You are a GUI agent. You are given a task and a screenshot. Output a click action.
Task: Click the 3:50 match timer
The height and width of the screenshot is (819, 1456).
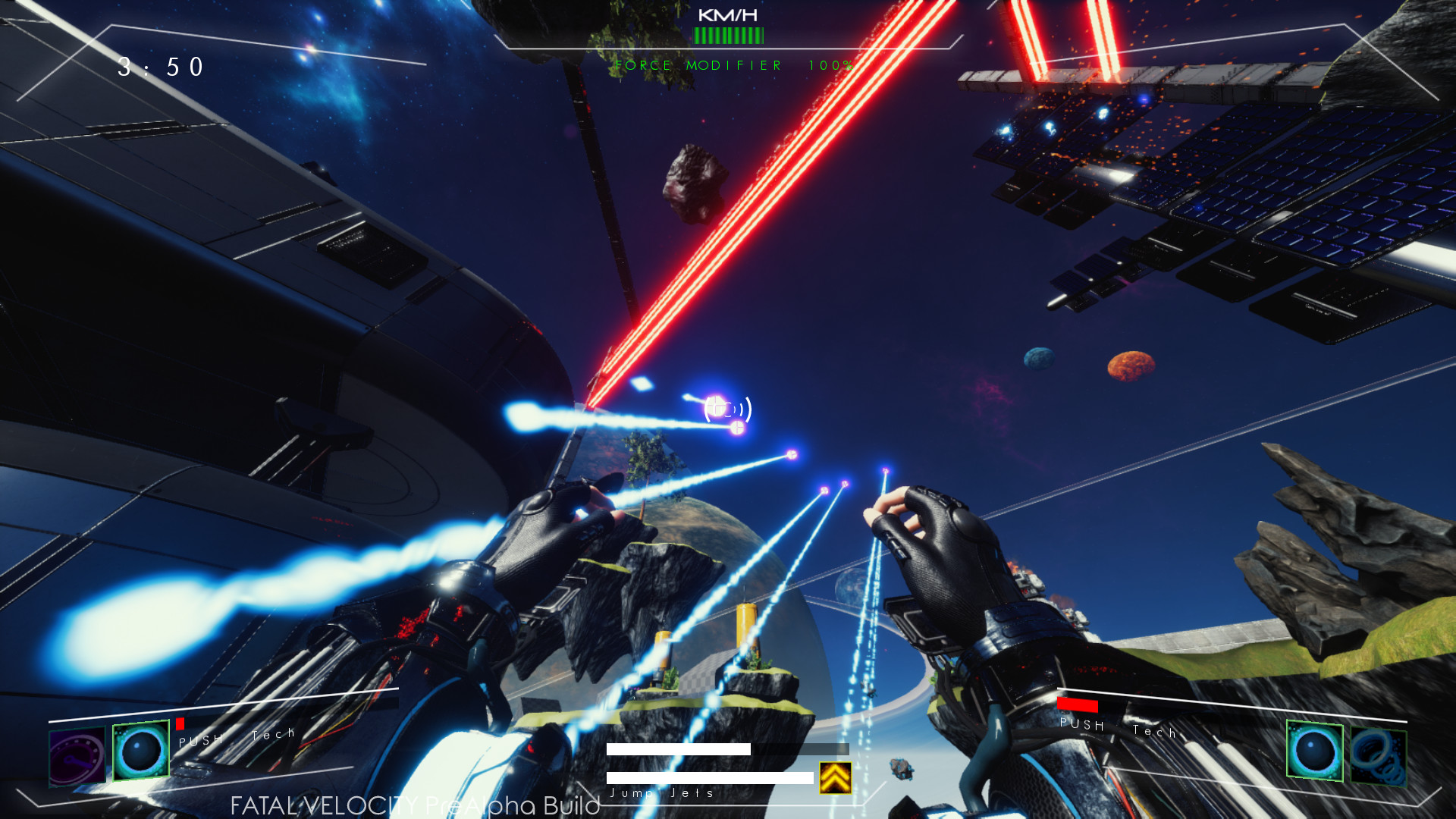coord(159,68)
